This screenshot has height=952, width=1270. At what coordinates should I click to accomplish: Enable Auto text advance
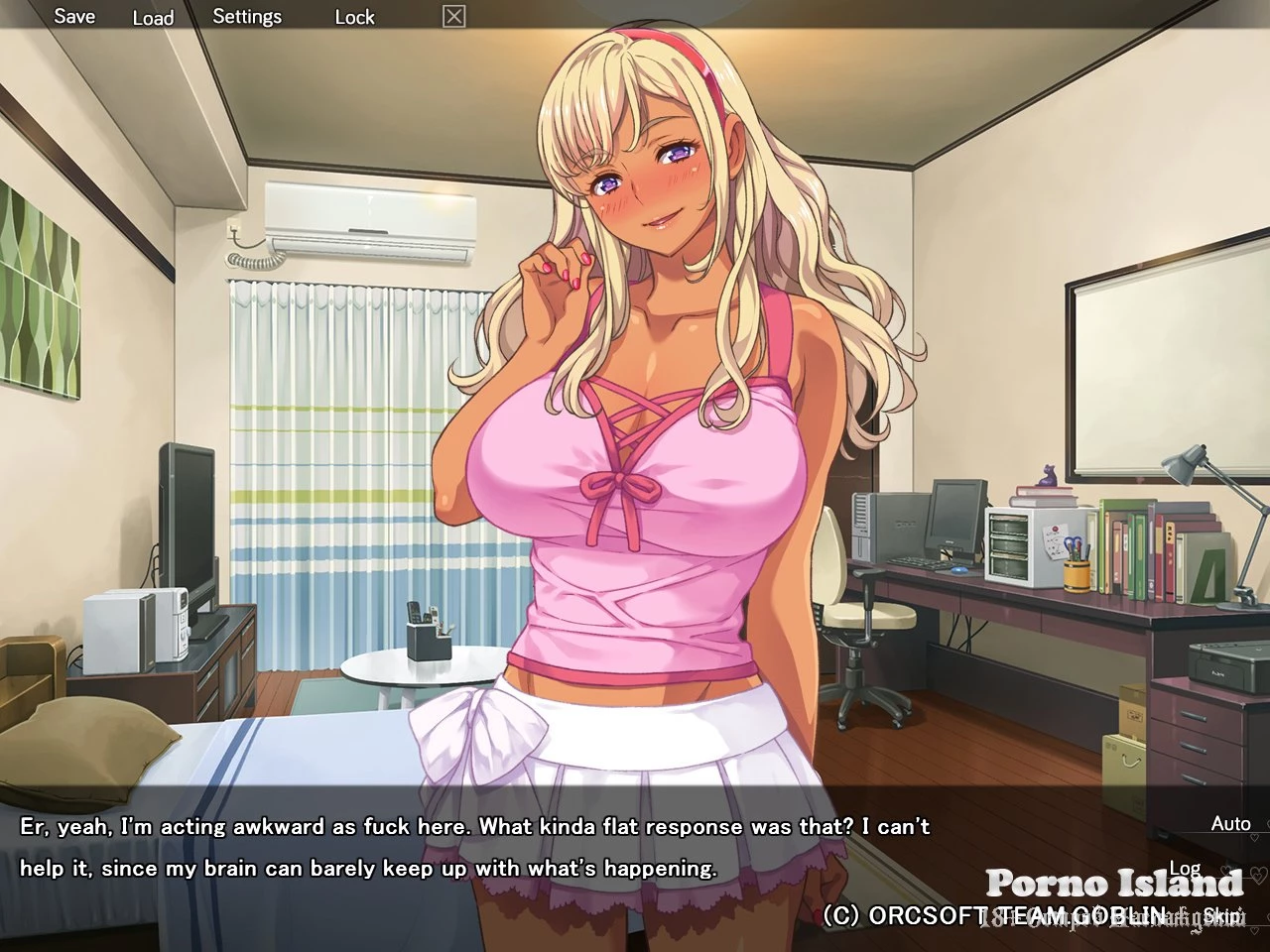click(x=1230, y=824)
